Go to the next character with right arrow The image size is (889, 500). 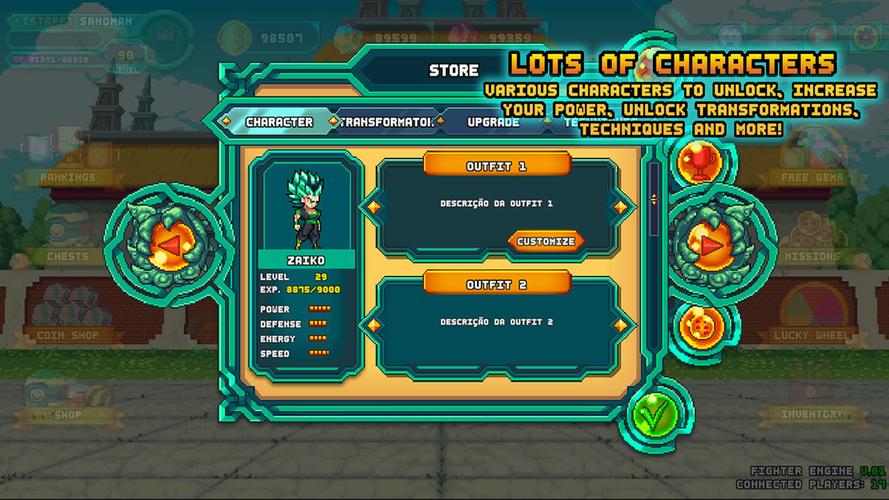[709, 243]
